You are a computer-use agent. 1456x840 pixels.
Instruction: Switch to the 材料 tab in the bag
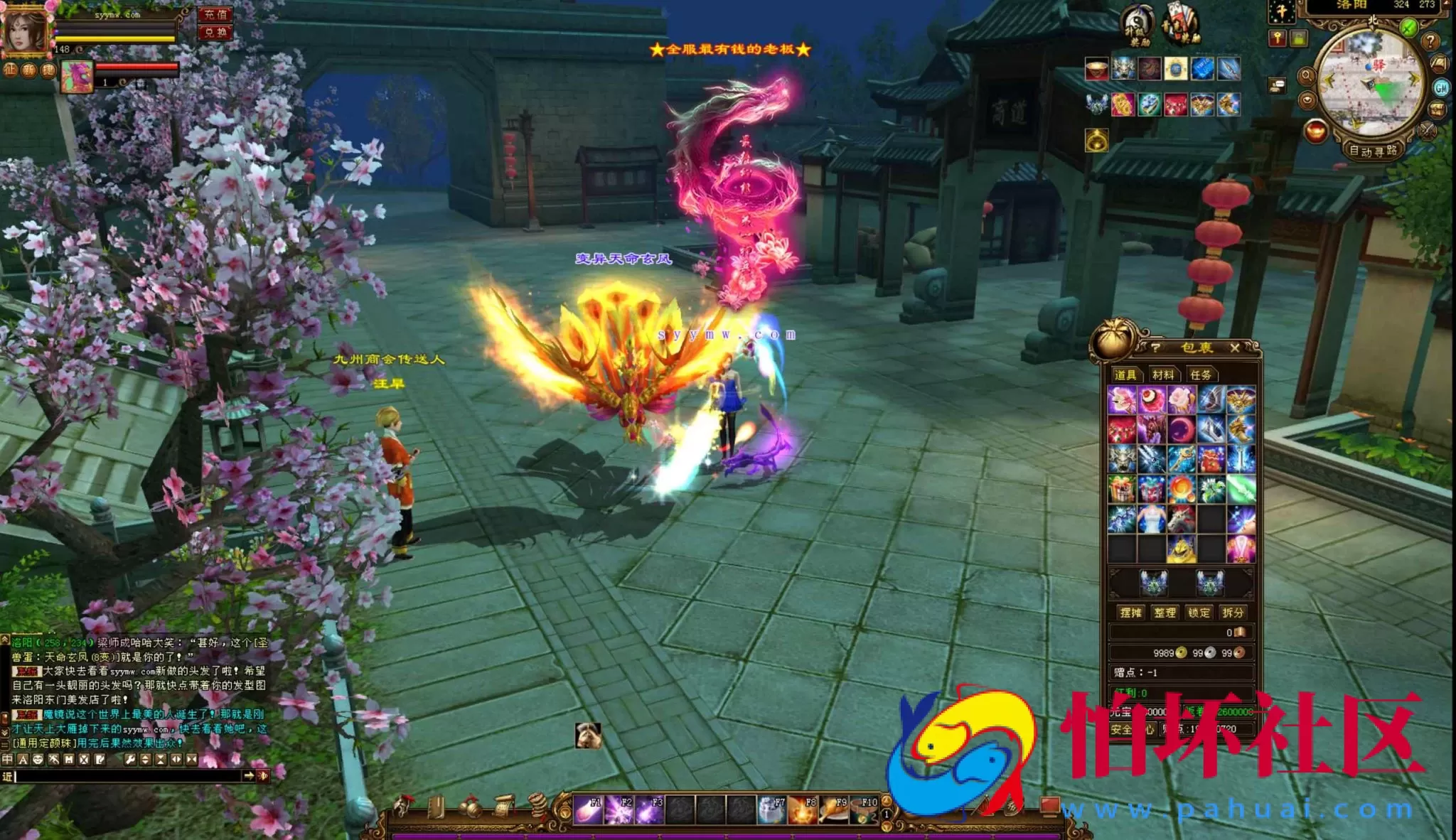[1165, 374]
